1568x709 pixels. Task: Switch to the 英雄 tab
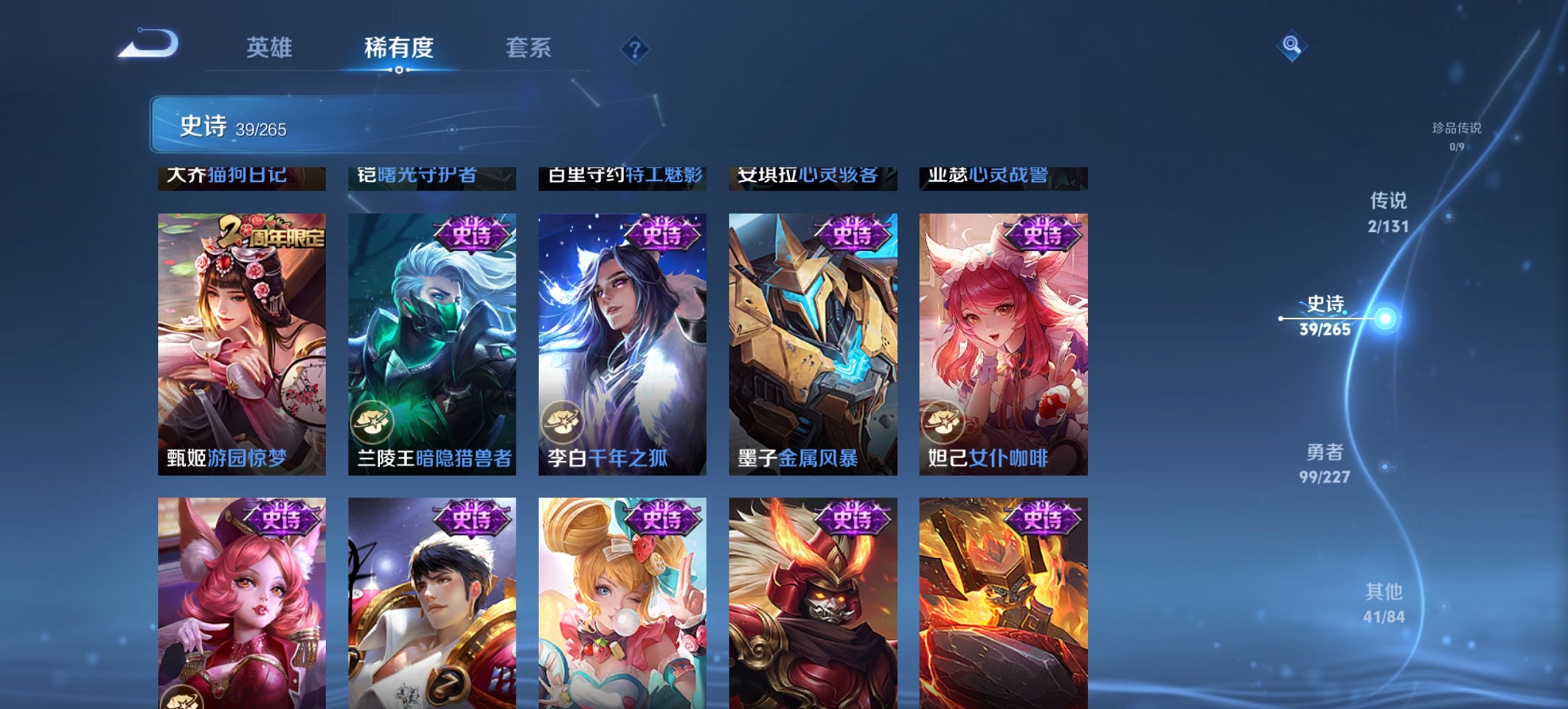tap(271, 48)
